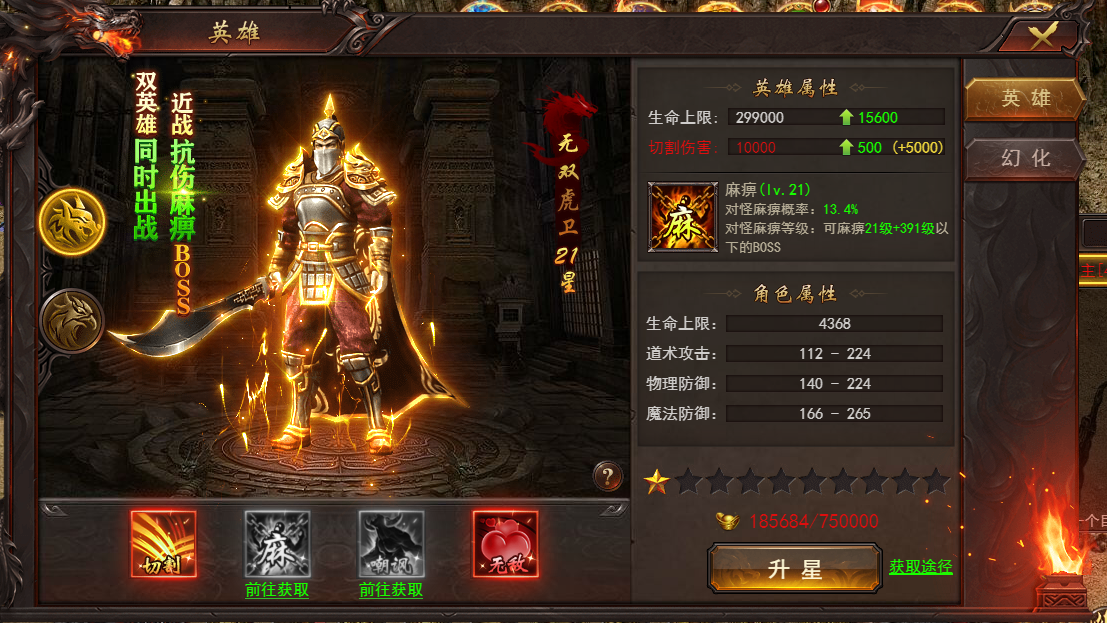Image resolution: width=1107 pixels, height=623 pixels.
Task: Pick the greyed-out 嘲讽 skill icon
Action: pyautogui.click(x=391, y=543)
